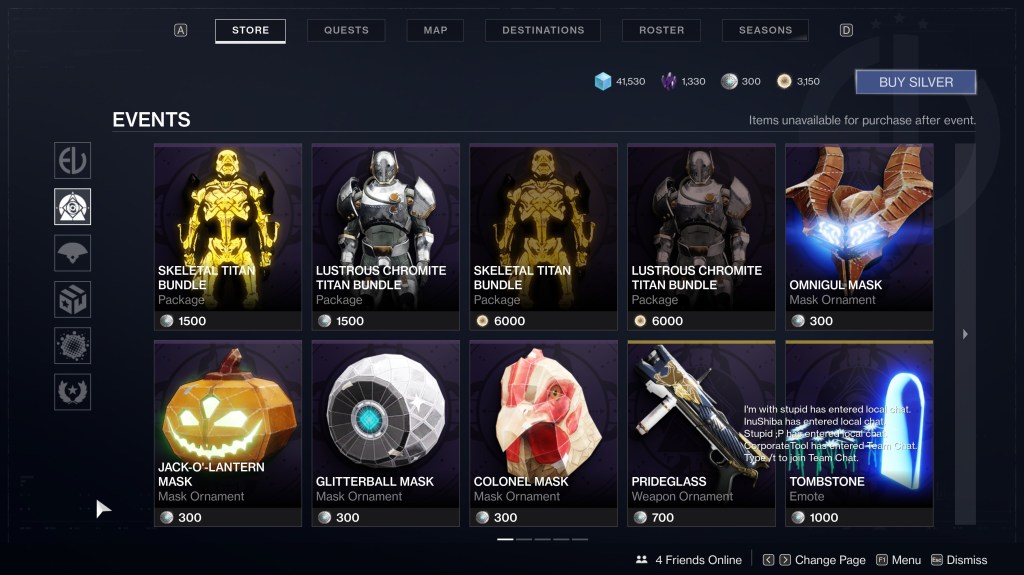
Task: Open the cube icon store category
Action: coord(73,299)
